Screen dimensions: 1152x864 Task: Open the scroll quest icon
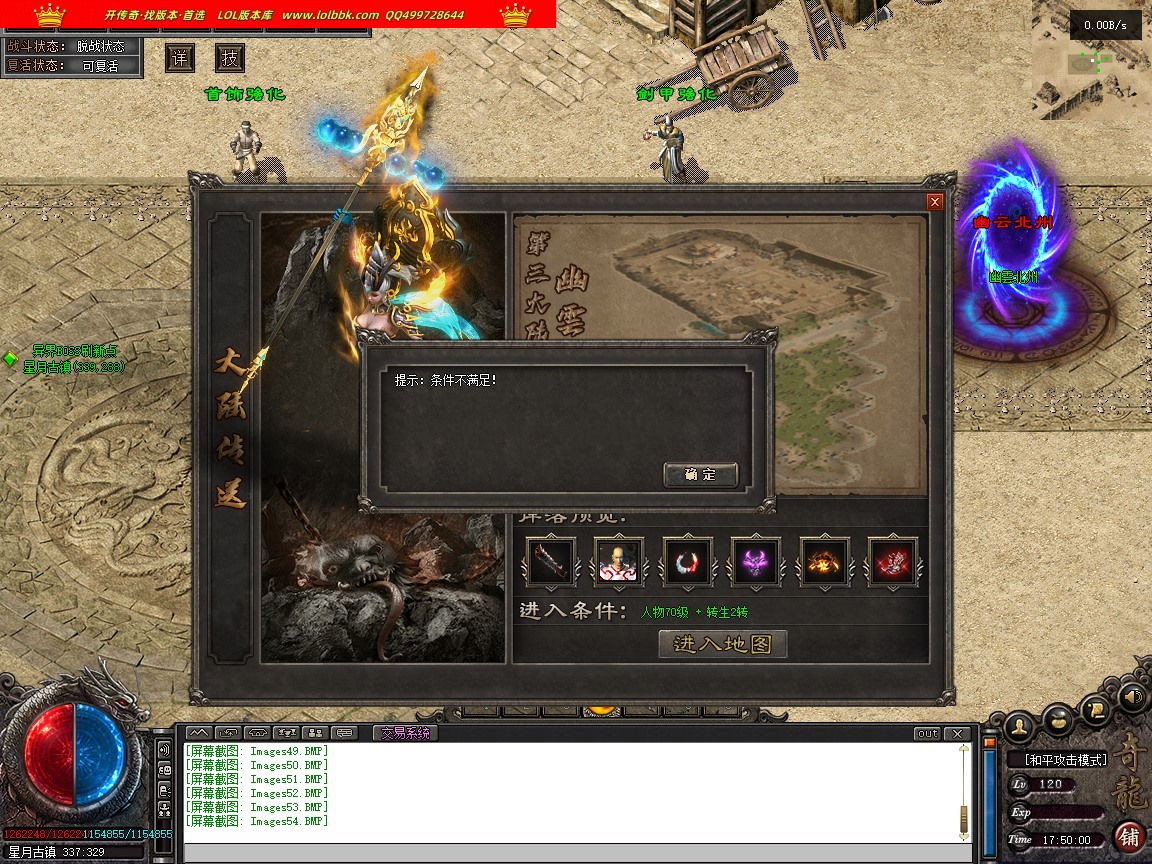coord(1096,709)
